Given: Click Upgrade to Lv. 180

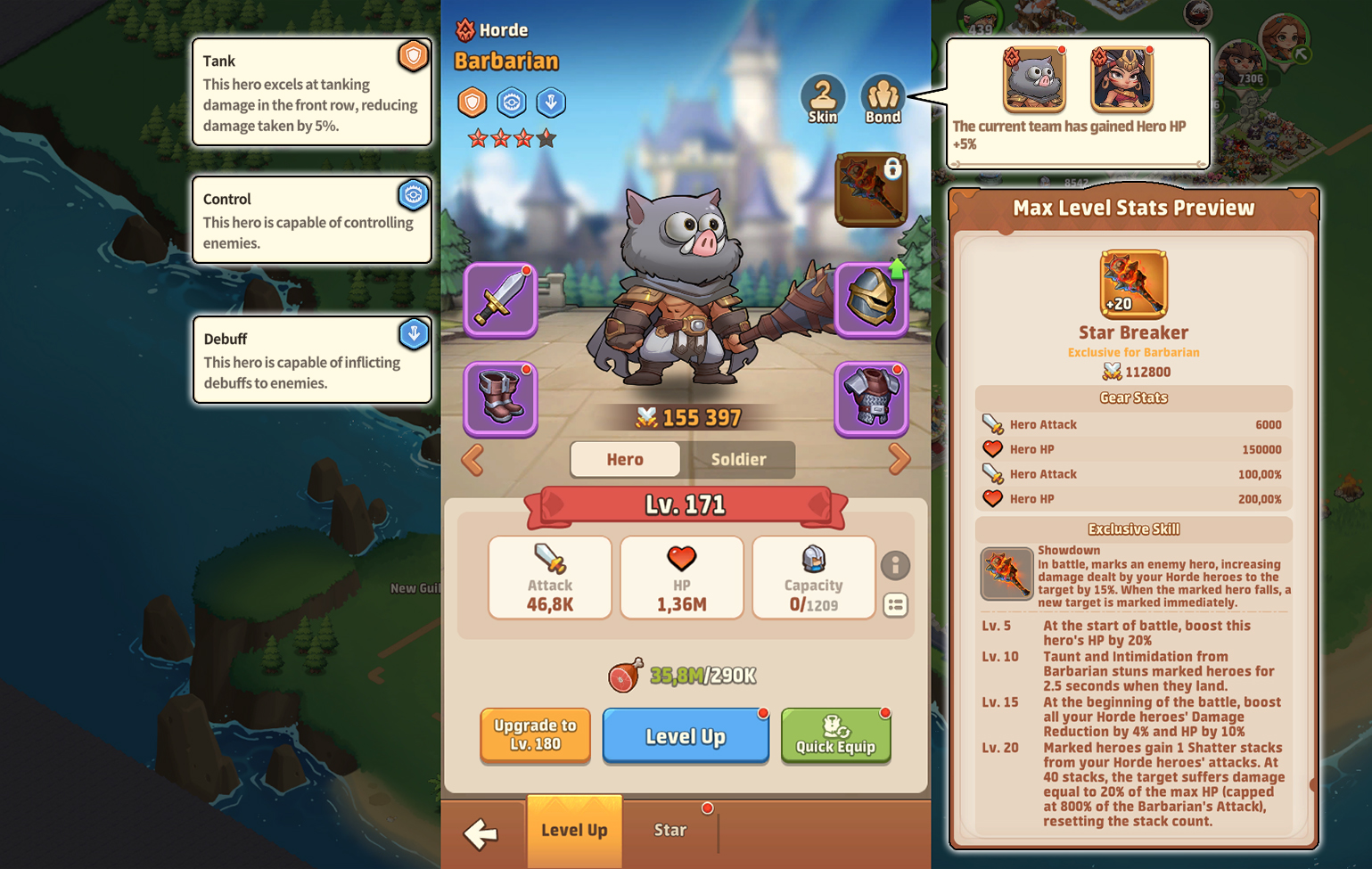Looking at the screenshot, I should tap(534, 736).
